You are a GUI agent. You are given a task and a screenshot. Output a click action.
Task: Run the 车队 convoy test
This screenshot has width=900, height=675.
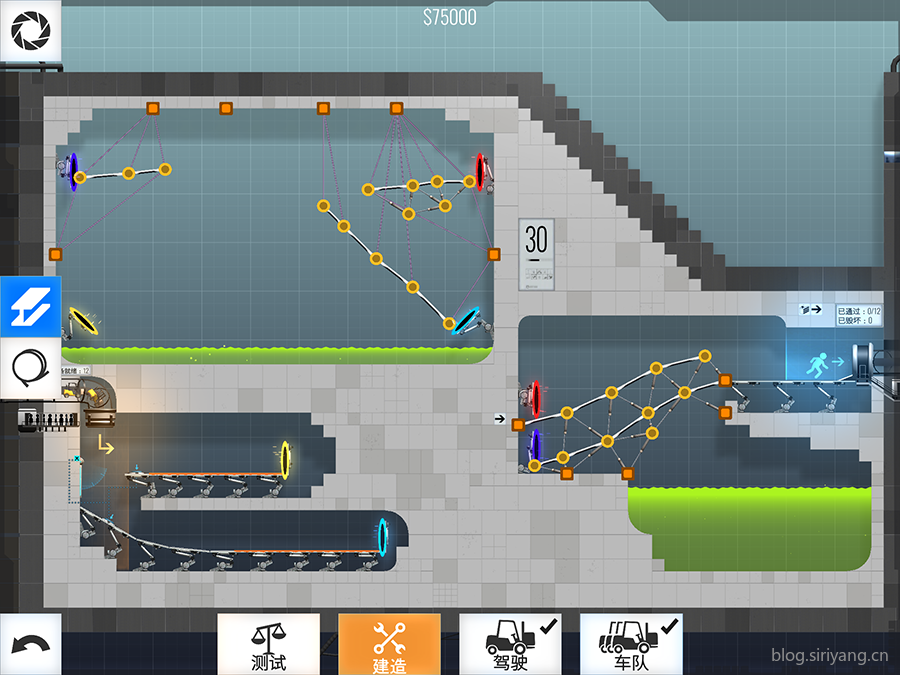pos(631,644)
